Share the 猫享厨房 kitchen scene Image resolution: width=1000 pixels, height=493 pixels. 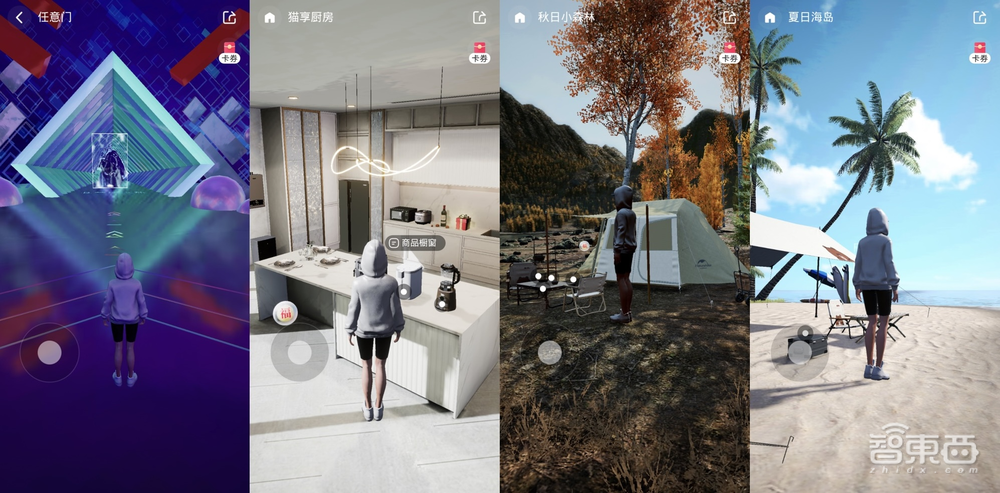(479, 18)
